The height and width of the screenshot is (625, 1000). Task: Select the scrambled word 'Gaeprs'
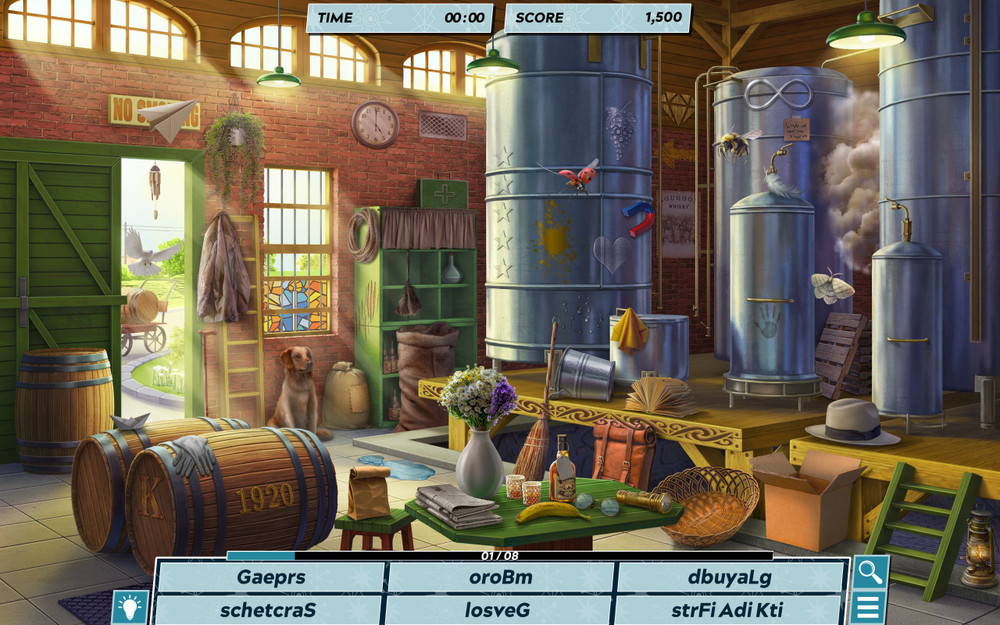[x=271, y=577]
